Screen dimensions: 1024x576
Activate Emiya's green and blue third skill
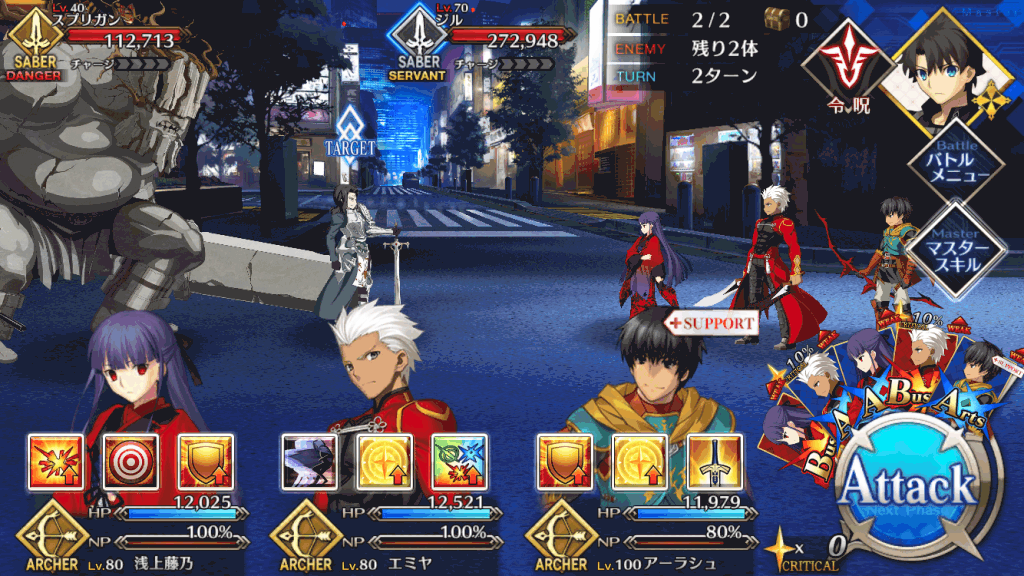coord(459,460)
